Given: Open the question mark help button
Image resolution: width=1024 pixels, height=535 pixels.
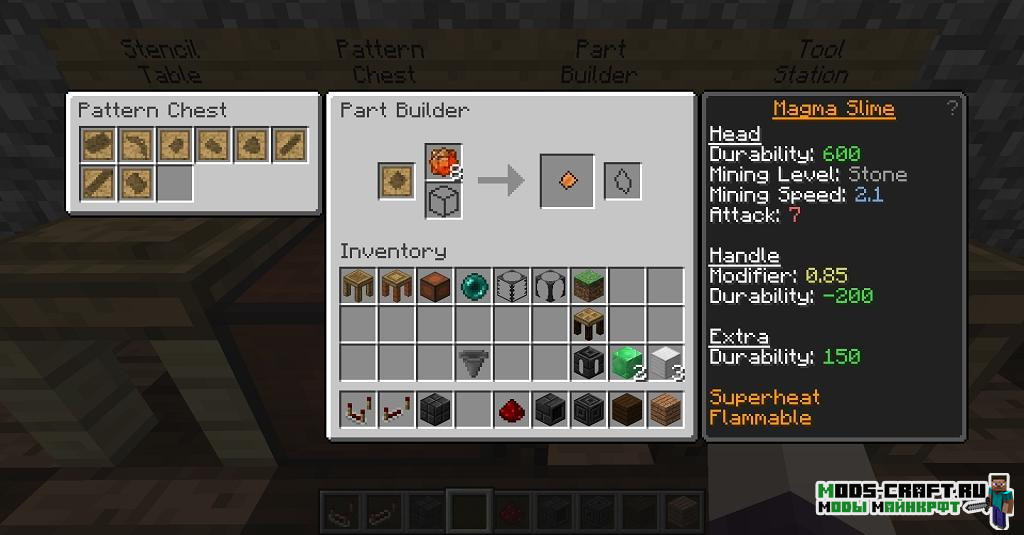Looking at the screenshot, I should (x=951, y=108).
